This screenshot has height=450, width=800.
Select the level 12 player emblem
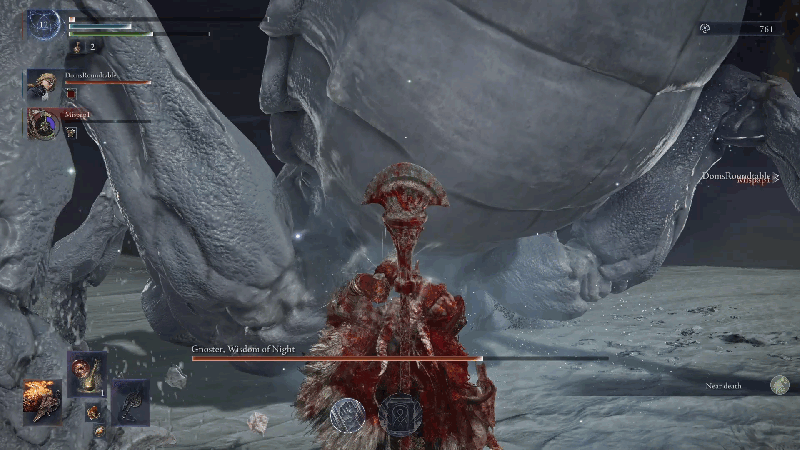tap(44, 24)
